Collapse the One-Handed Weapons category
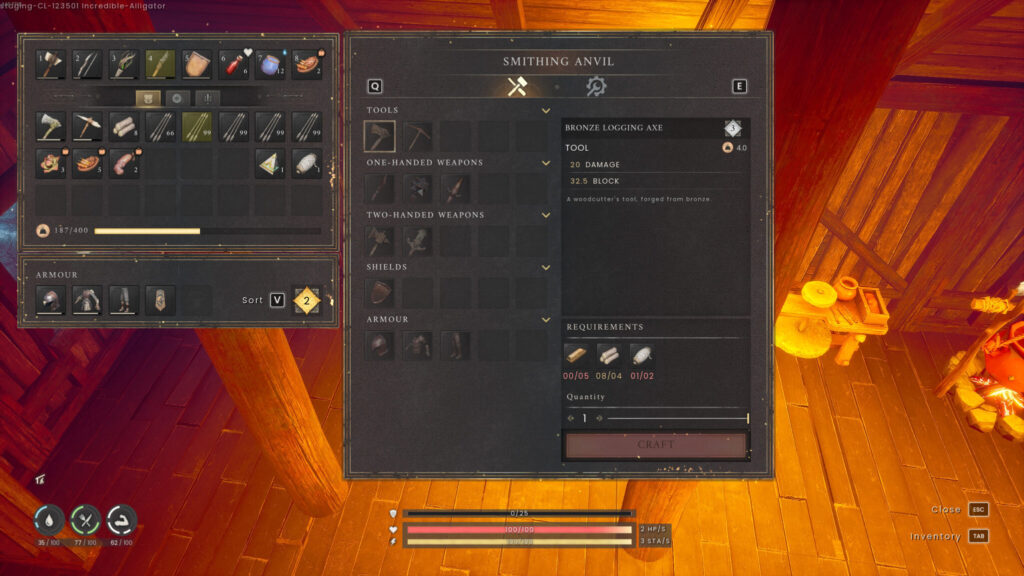1024x576 pixels. [546, 163]
